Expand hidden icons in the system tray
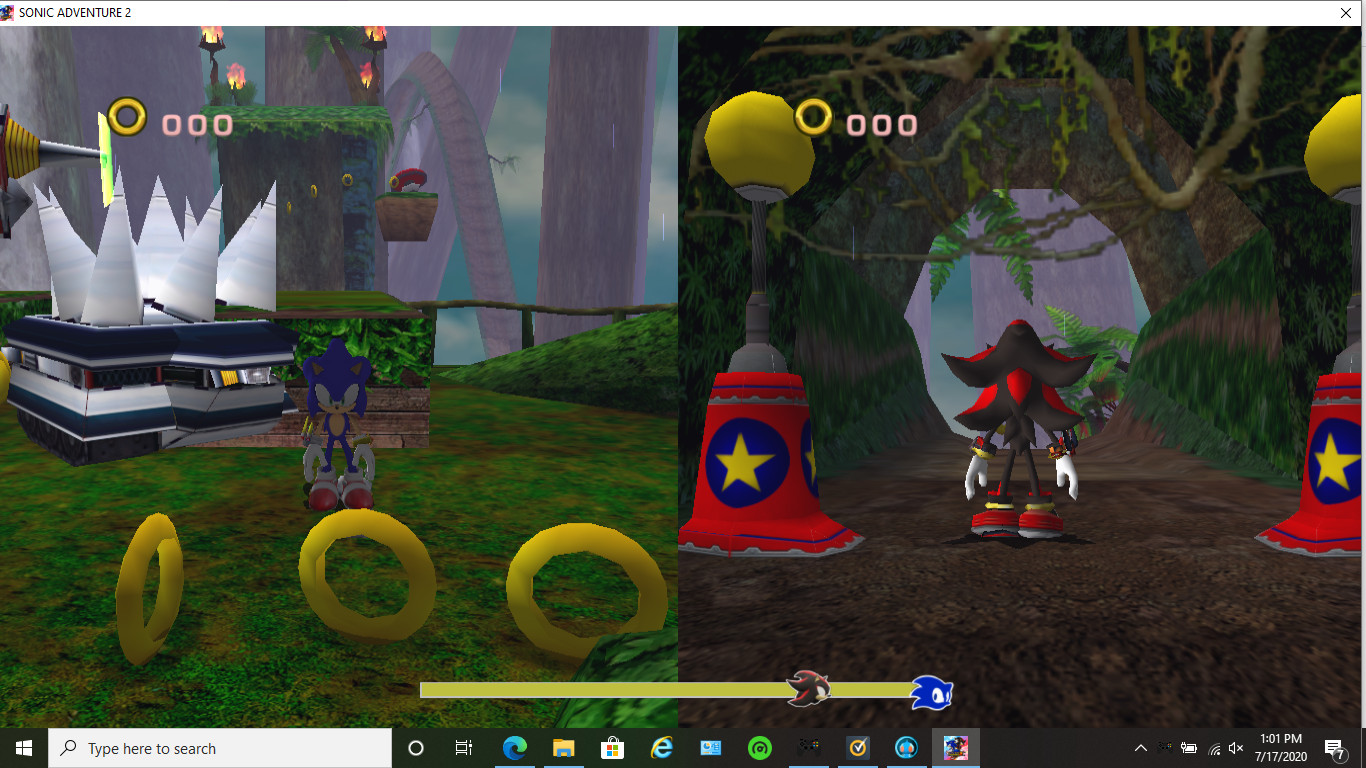This screenshot has width=1366, height=768. point(1141,748)
